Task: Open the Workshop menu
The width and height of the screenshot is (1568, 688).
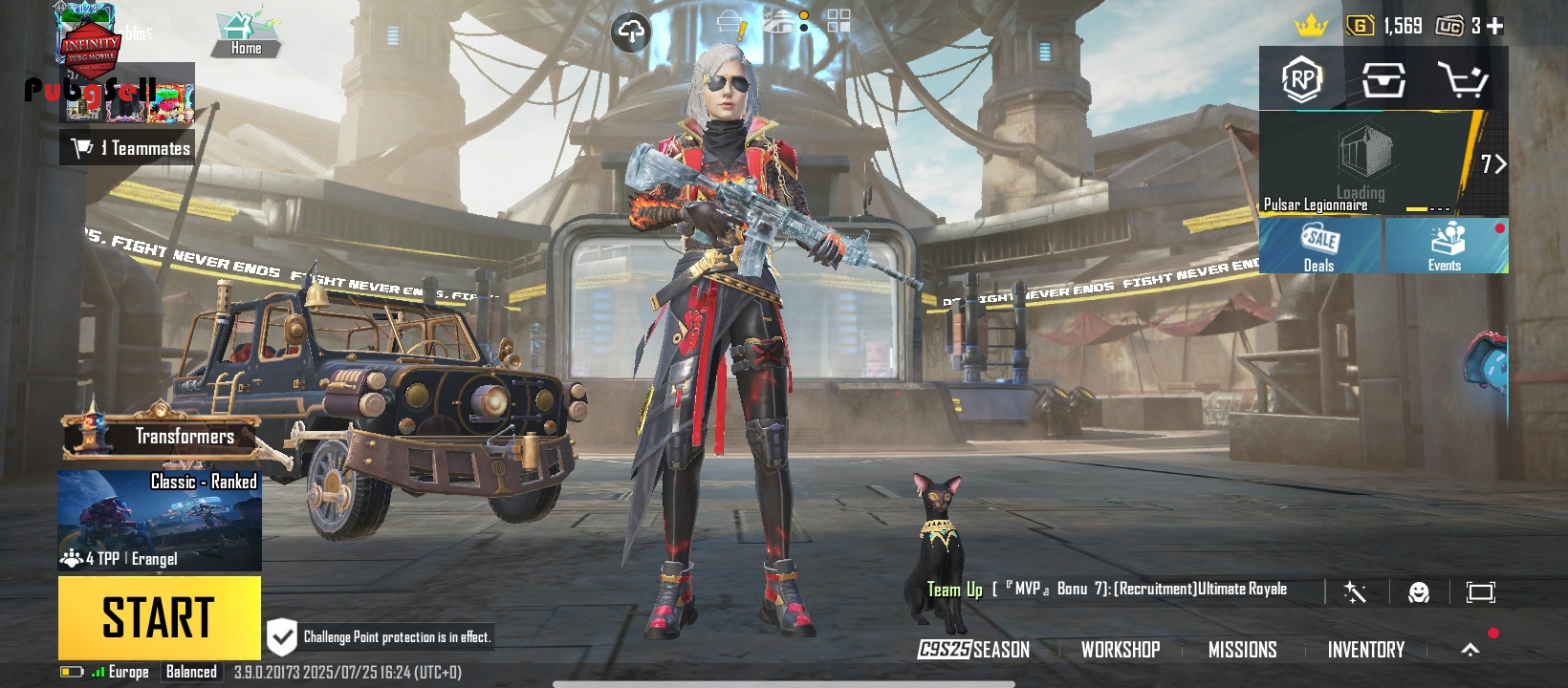Action: (1121, 650)
